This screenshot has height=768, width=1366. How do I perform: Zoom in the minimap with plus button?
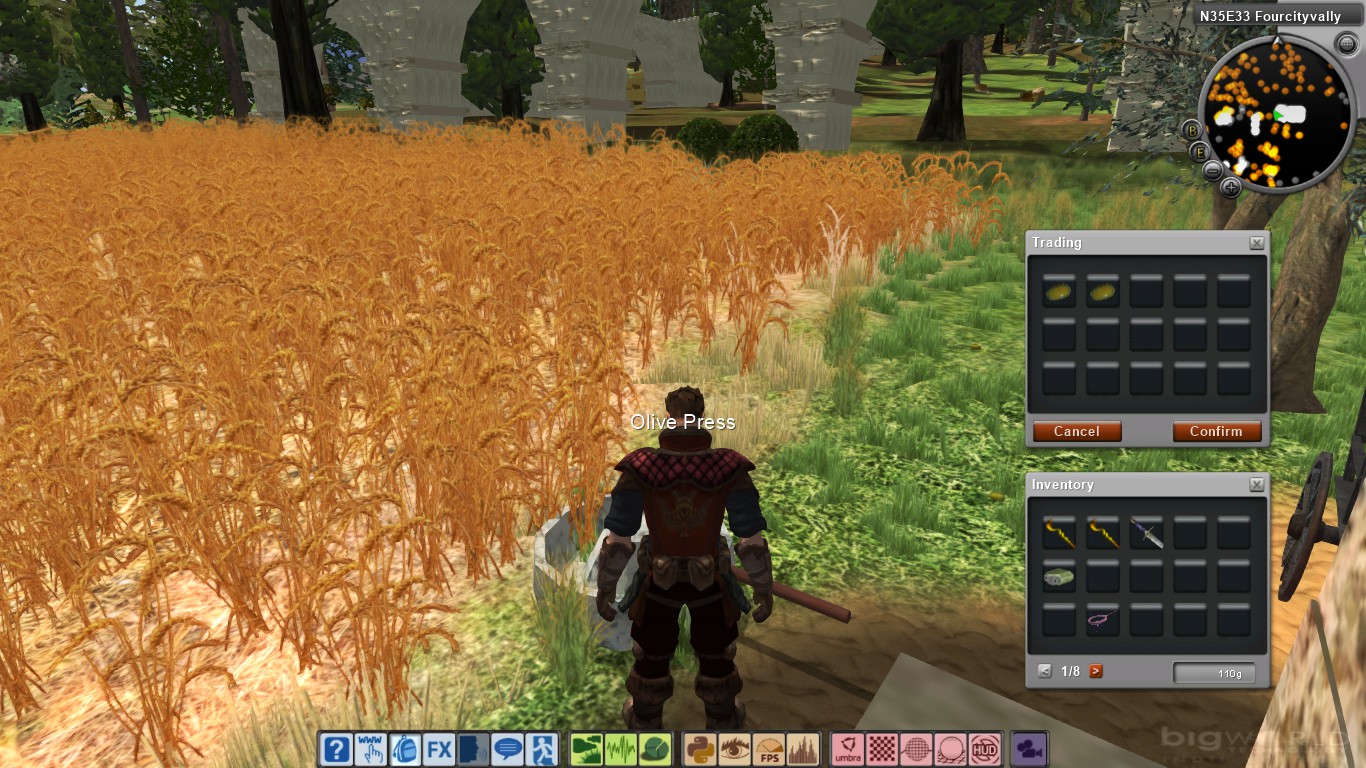click(x=1231, y=186)
